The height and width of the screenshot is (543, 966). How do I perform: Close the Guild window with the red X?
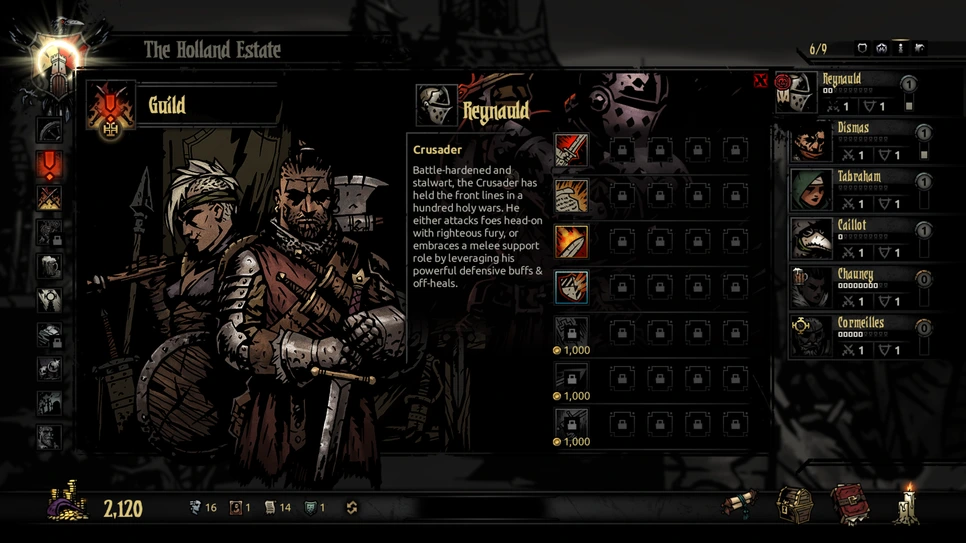[x=760, y=80]
